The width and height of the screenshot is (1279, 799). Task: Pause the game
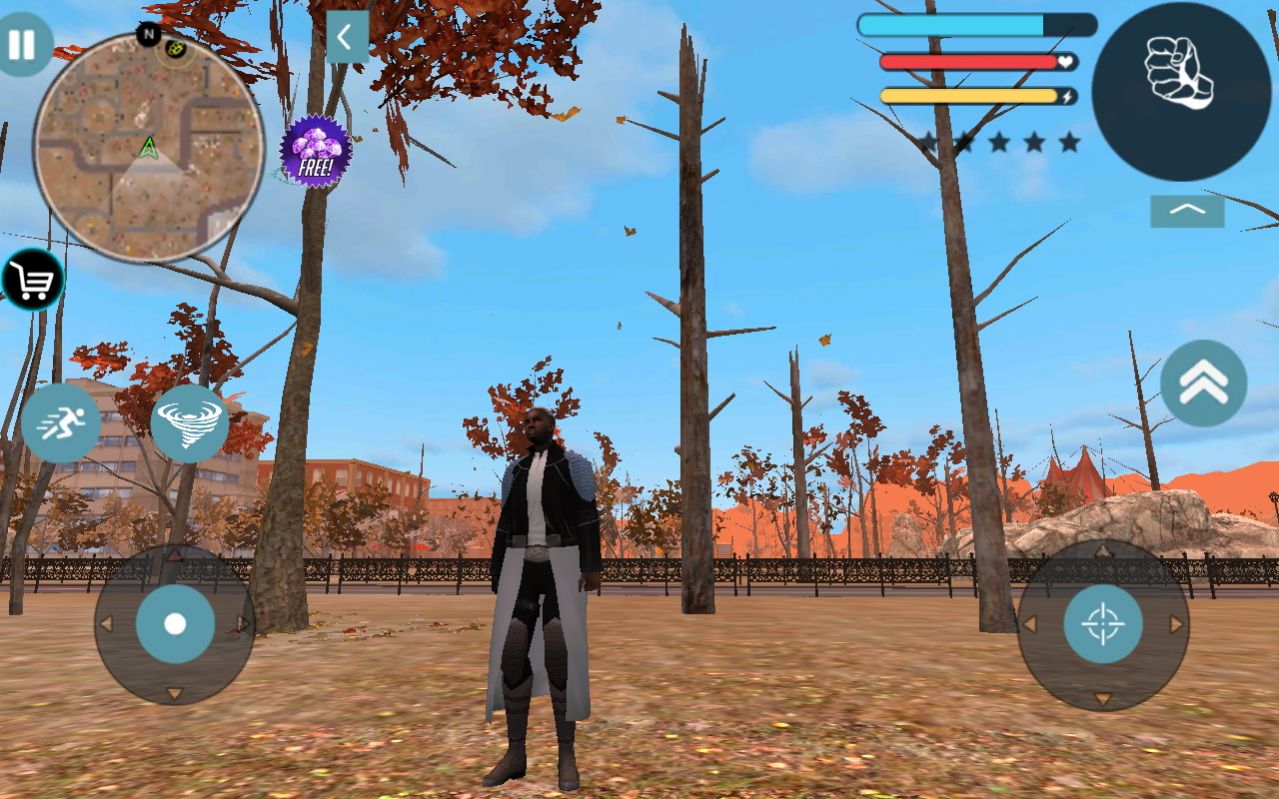click(x=21, y=44)
